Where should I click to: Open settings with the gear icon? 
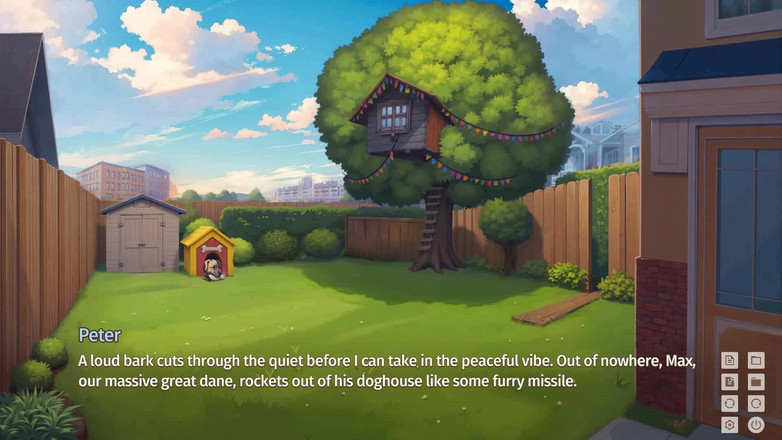(x=730, y=425)
